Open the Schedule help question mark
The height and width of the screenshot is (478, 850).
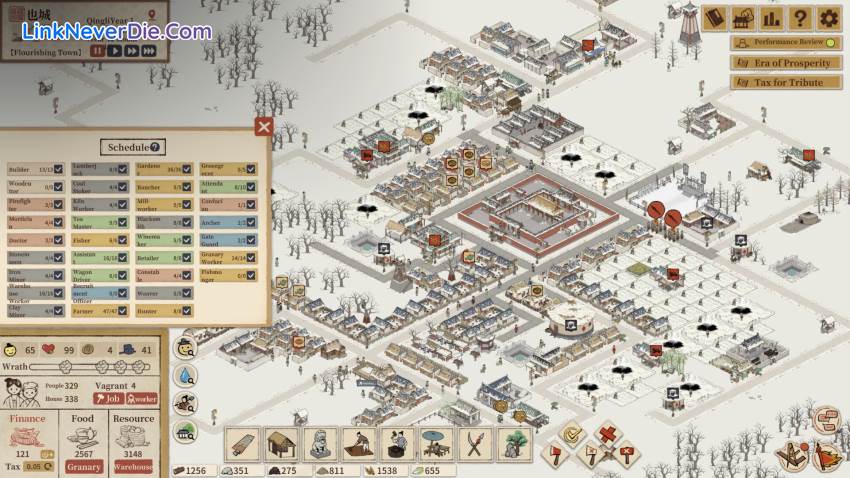pos(156,147)
